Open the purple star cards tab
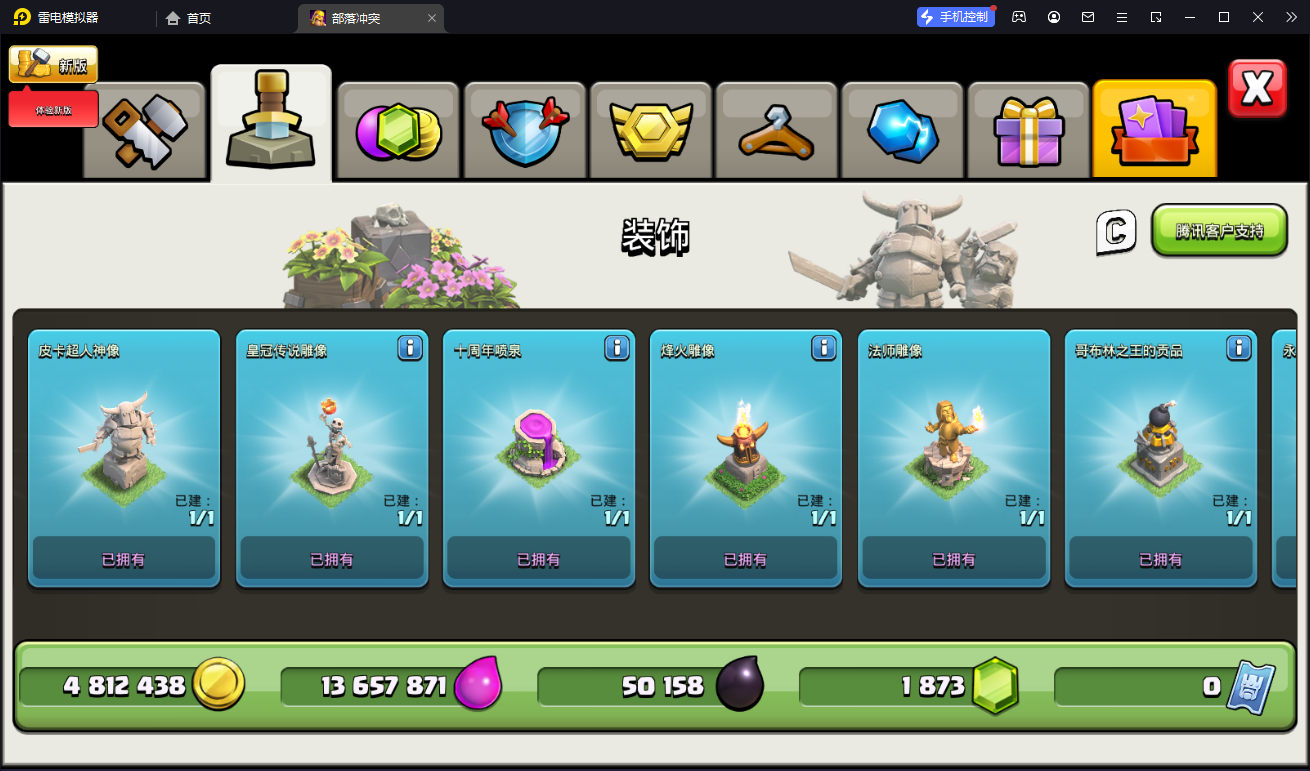Screen dimensions: 1310x771 pyautogui.click(x=1154, y=131)
